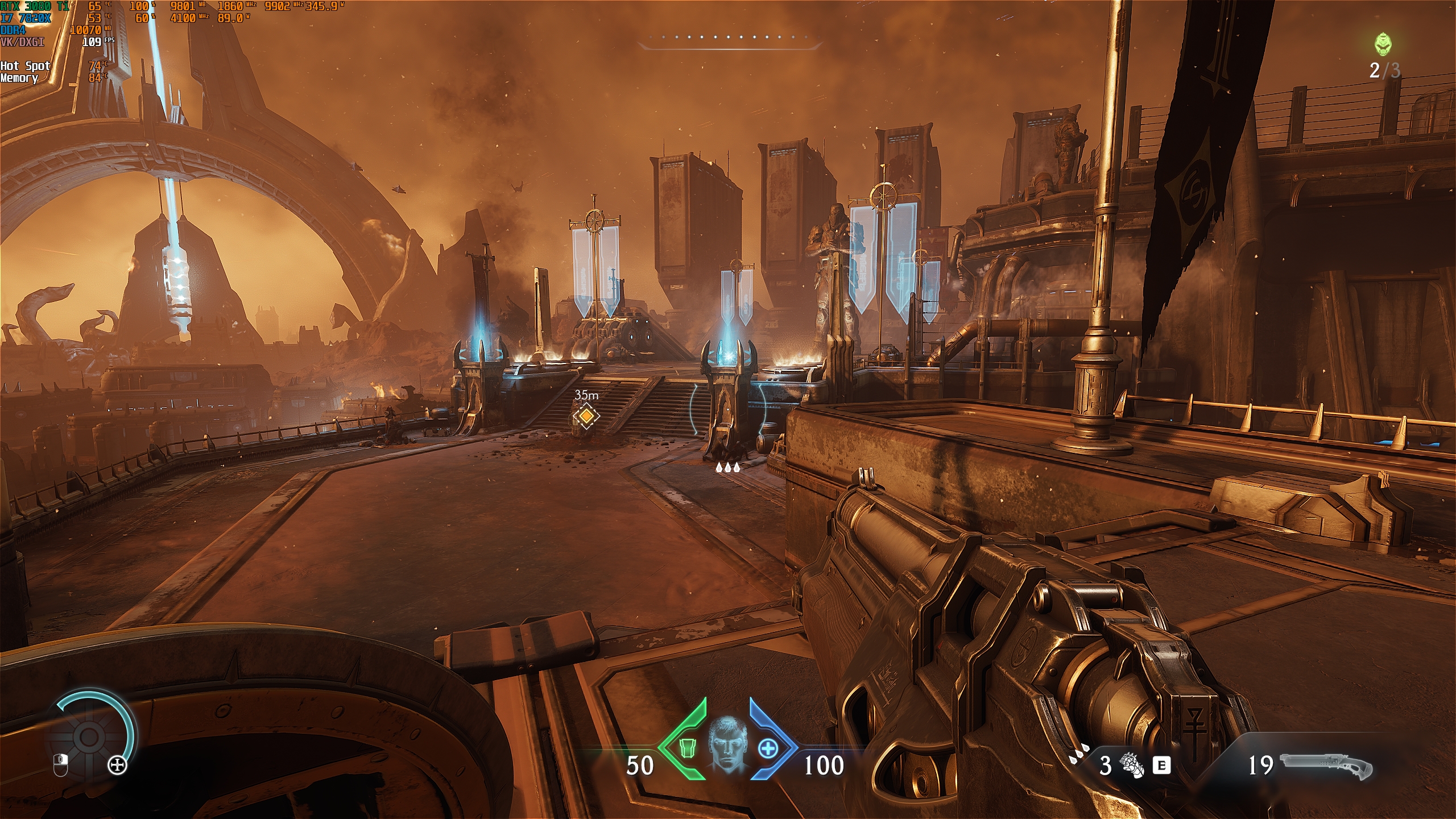1456x819 pixels.
Task: Select the green armor icon
Action: point(688,748)
